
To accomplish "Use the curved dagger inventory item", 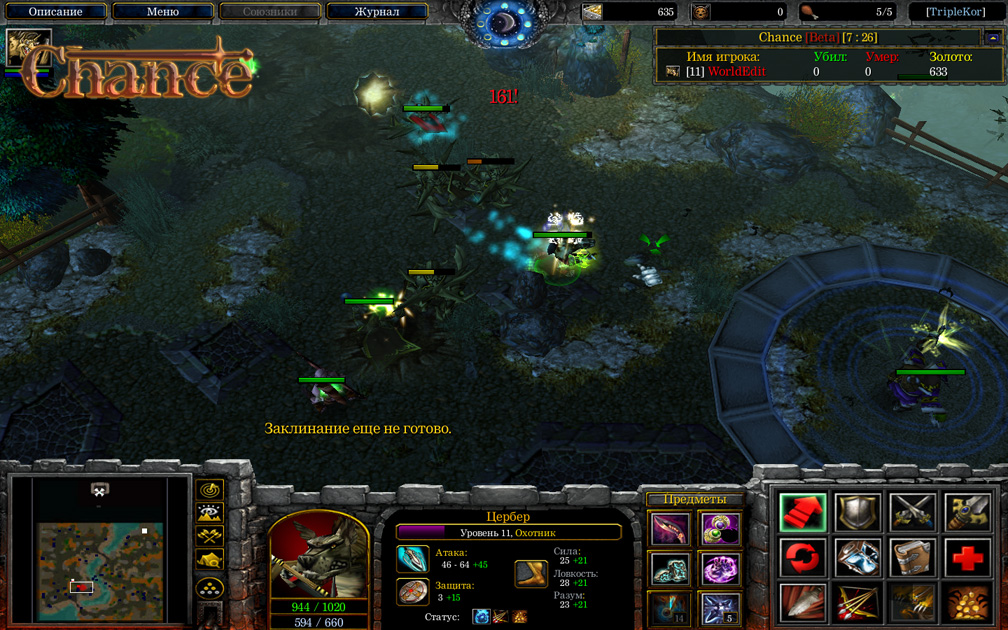I will pos(668,528).
